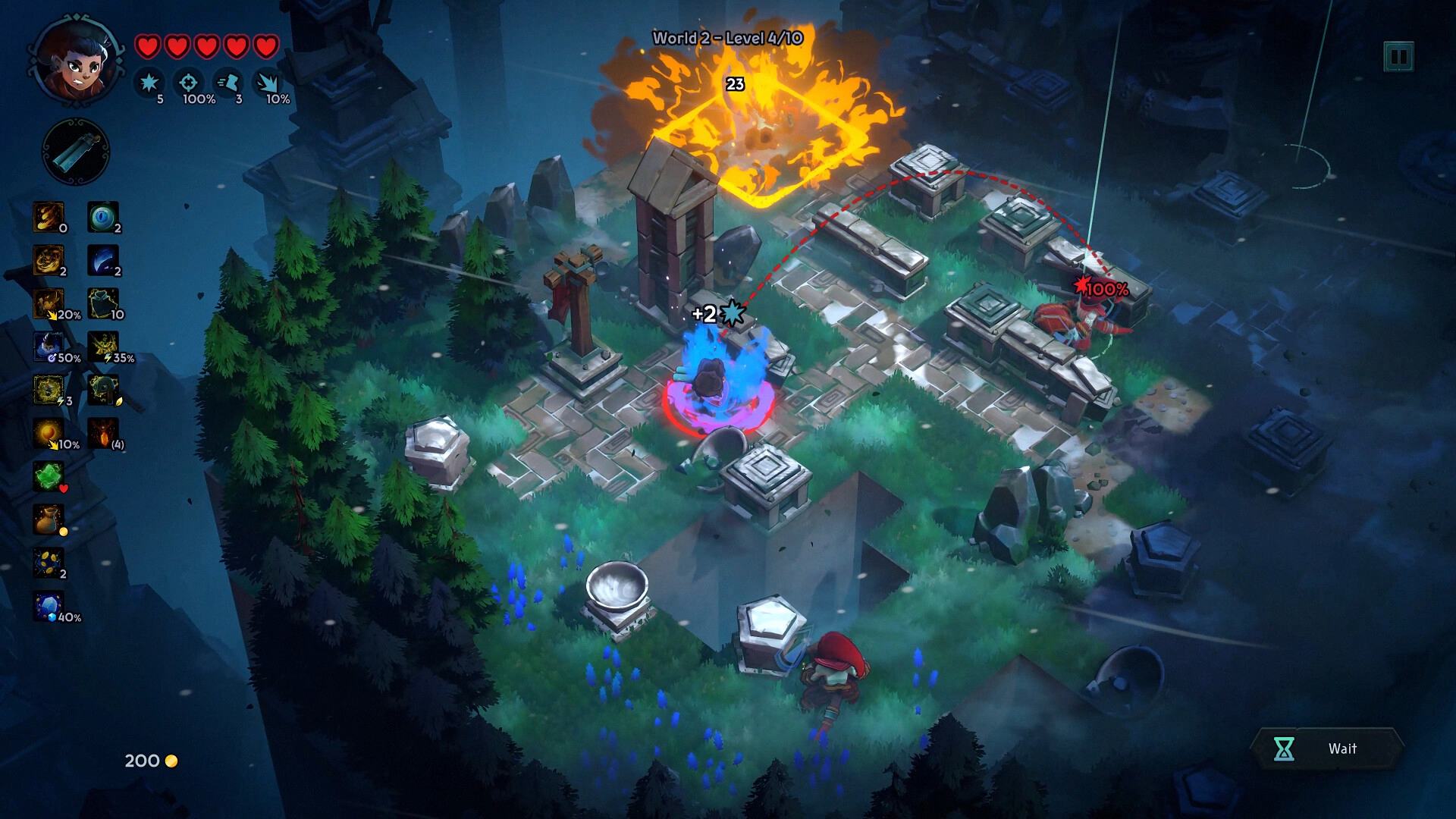Image resolution: width=1456 pixels, height=819 pixels.
Task: Choose the blue crescent slash perk
Action: [102, 260]
